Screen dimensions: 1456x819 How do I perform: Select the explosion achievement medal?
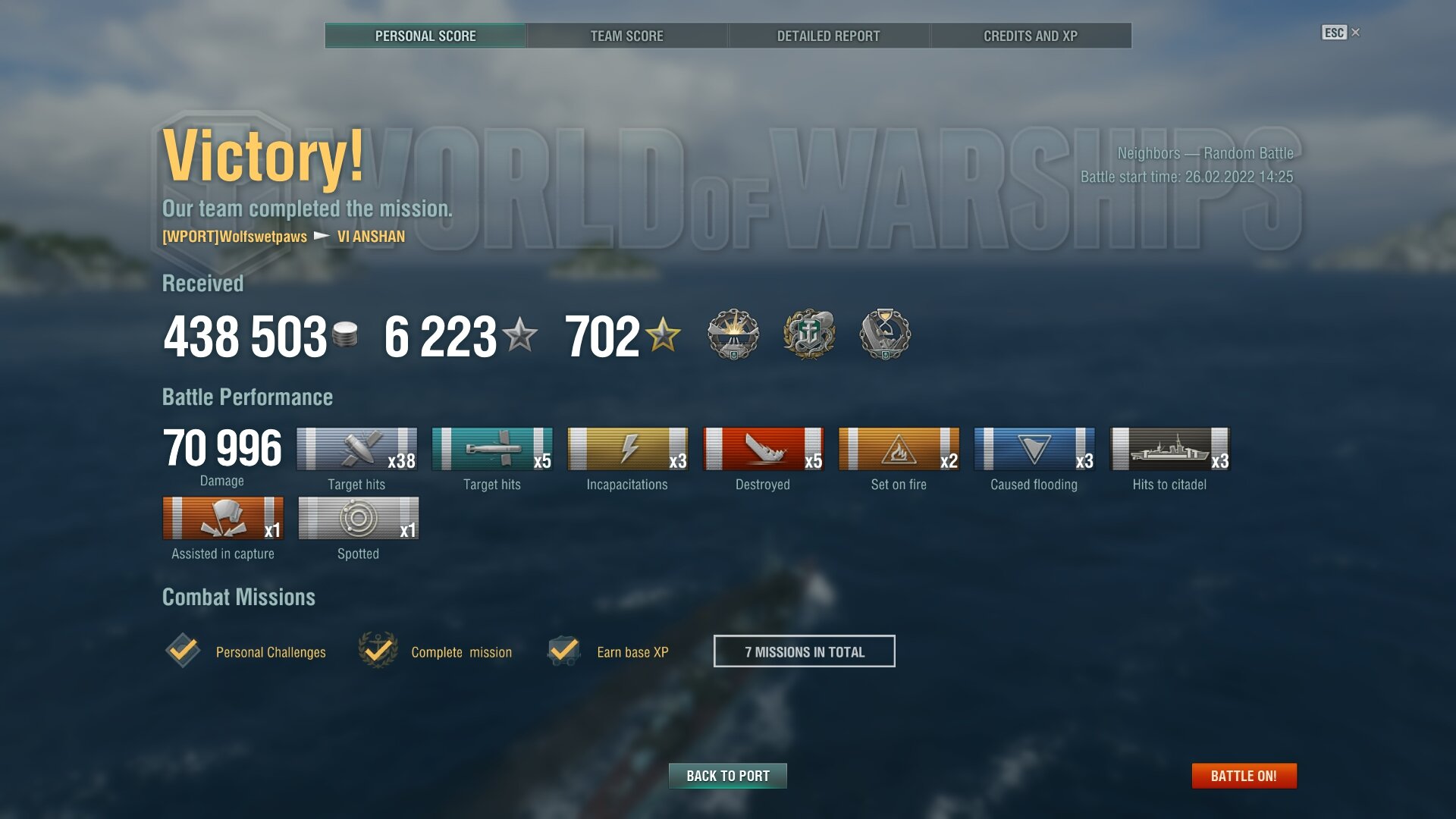(x=733, y=334)
